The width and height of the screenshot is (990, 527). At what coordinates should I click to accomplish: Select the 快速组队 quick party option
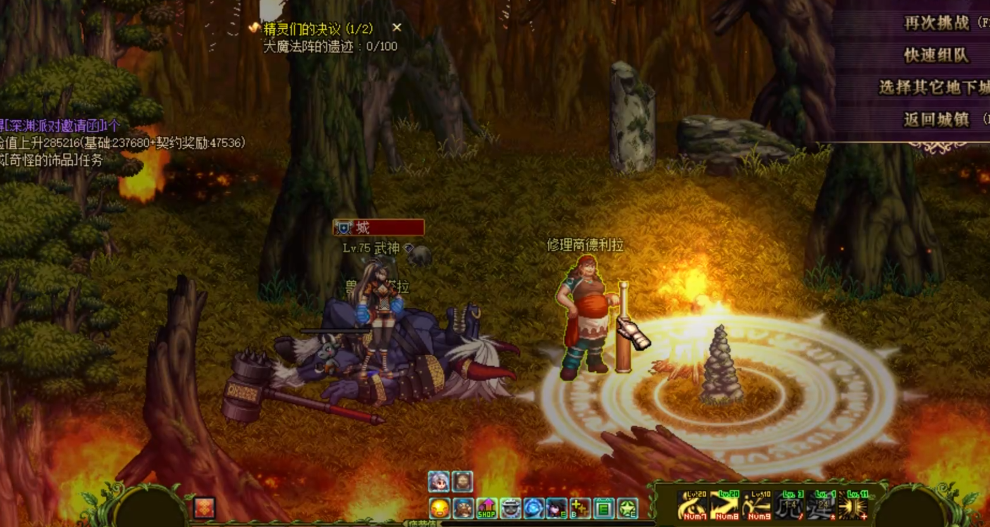[x=935, y=55]
